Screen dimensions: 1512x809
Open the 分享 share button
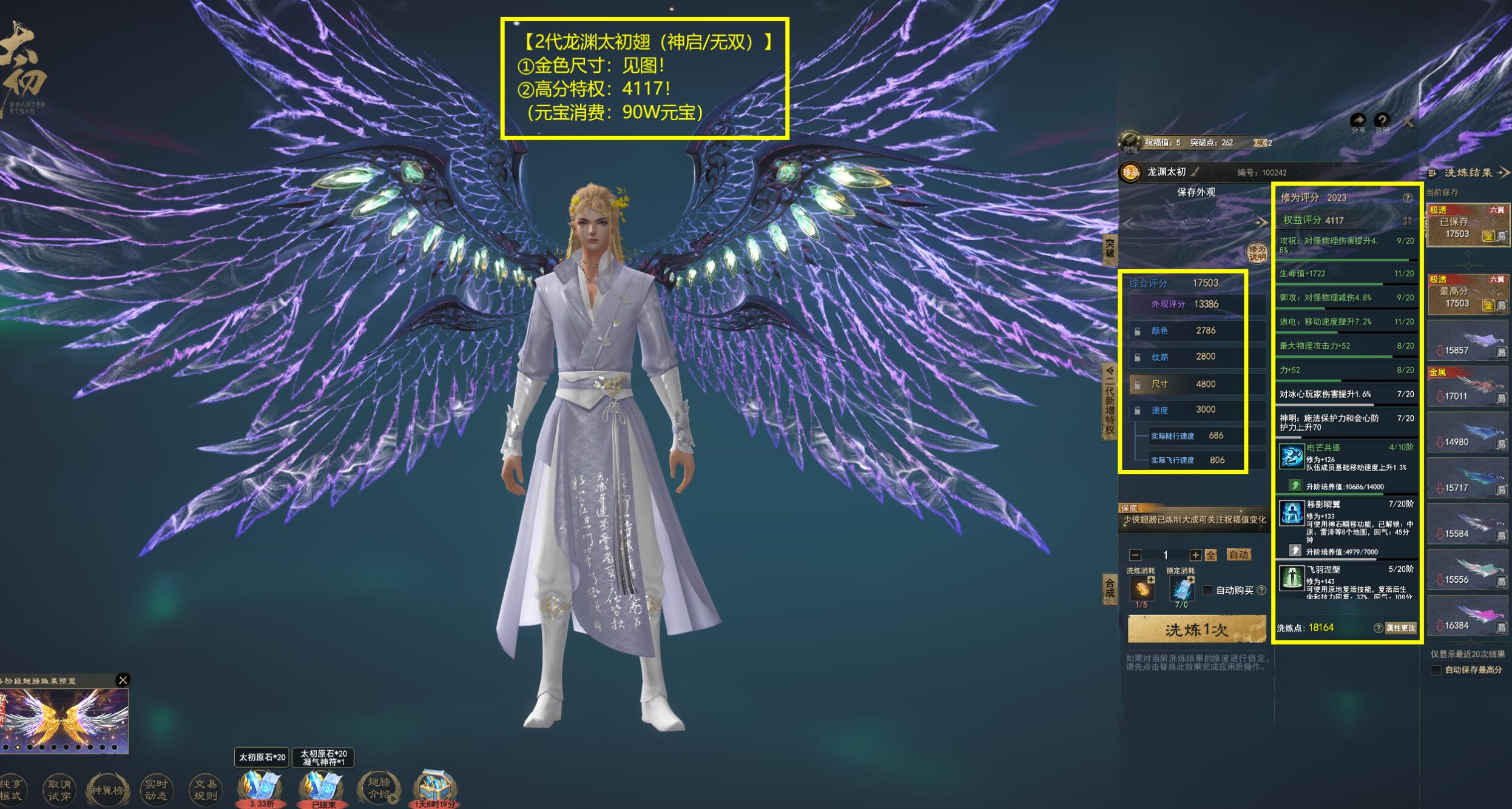pyautogui.click(x=1358, y=123)
